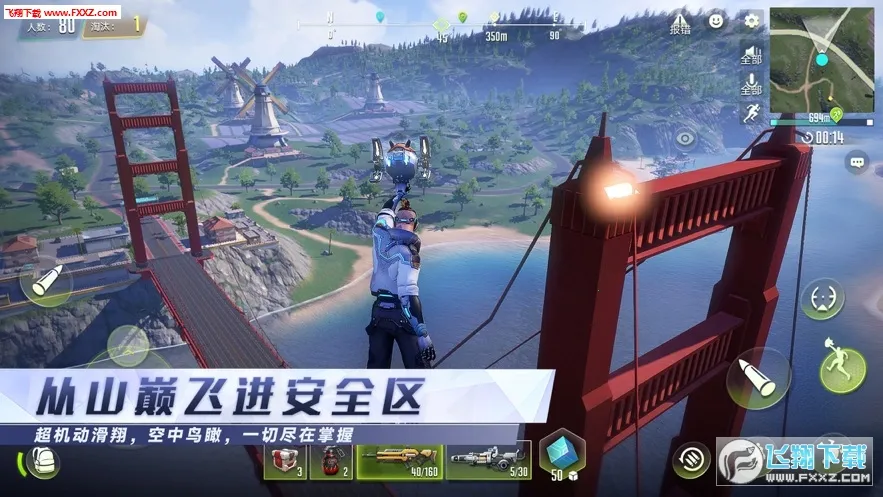Tap the circular reload button
This screenshot has width=883, height=497.
pyautogui.click(x=691, y=459)
